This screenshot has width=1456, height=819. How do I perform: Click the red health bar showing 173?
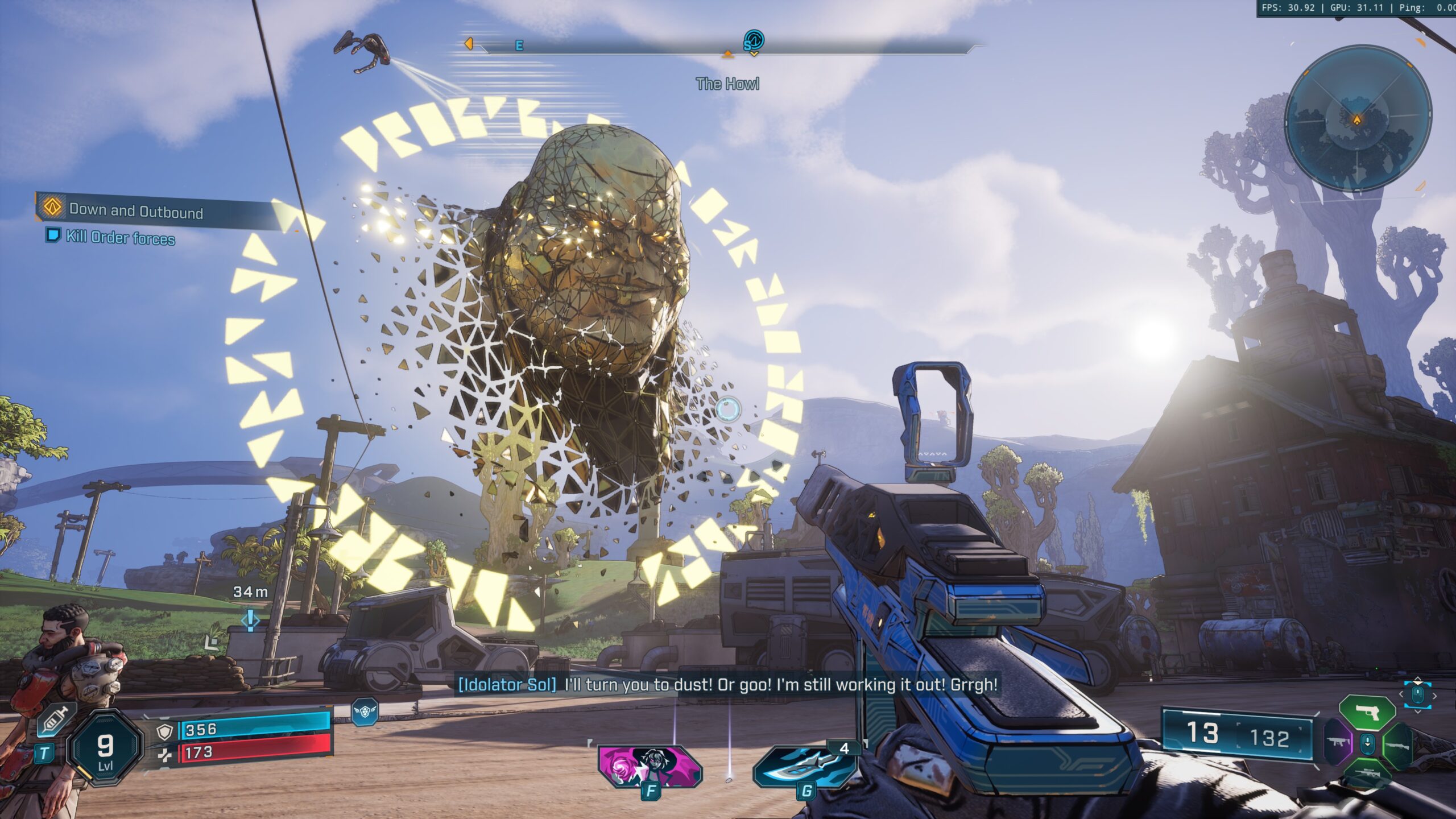249,756
